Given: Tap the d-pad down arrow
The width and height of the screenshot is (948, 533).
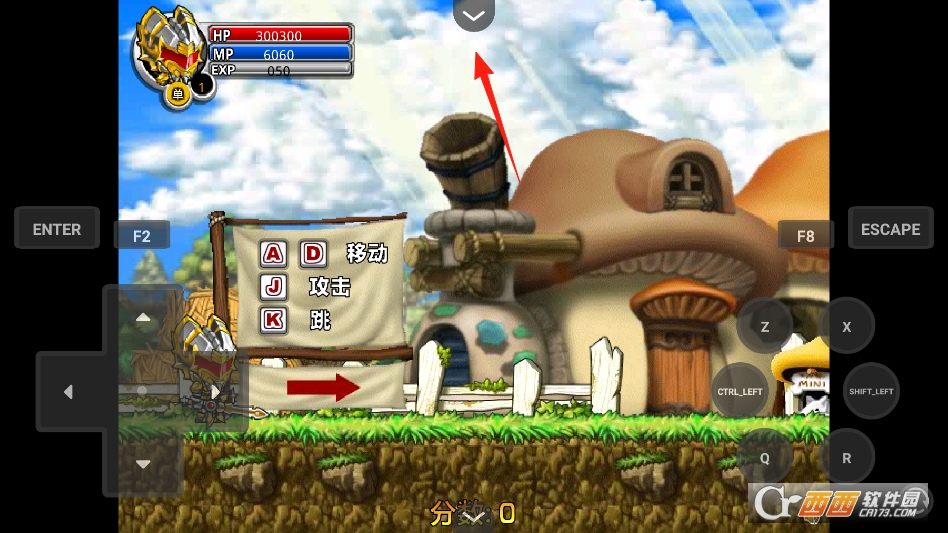Looking at the screenshot, I should pyautogui.click(x=143, y=464).
